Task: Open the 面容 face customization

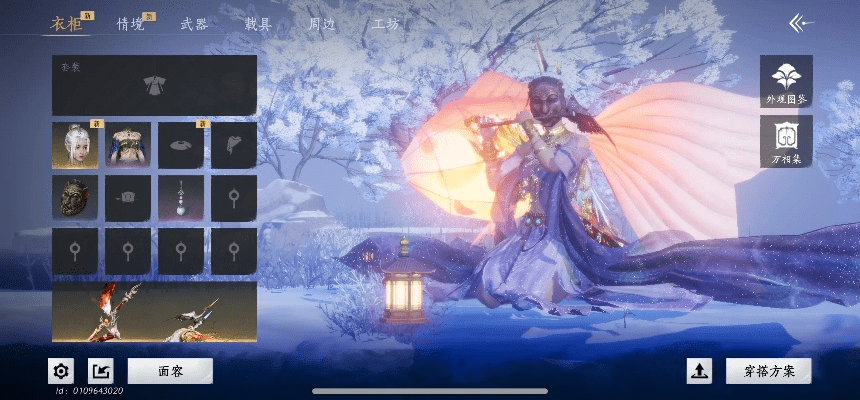Action: pos(170,371)
